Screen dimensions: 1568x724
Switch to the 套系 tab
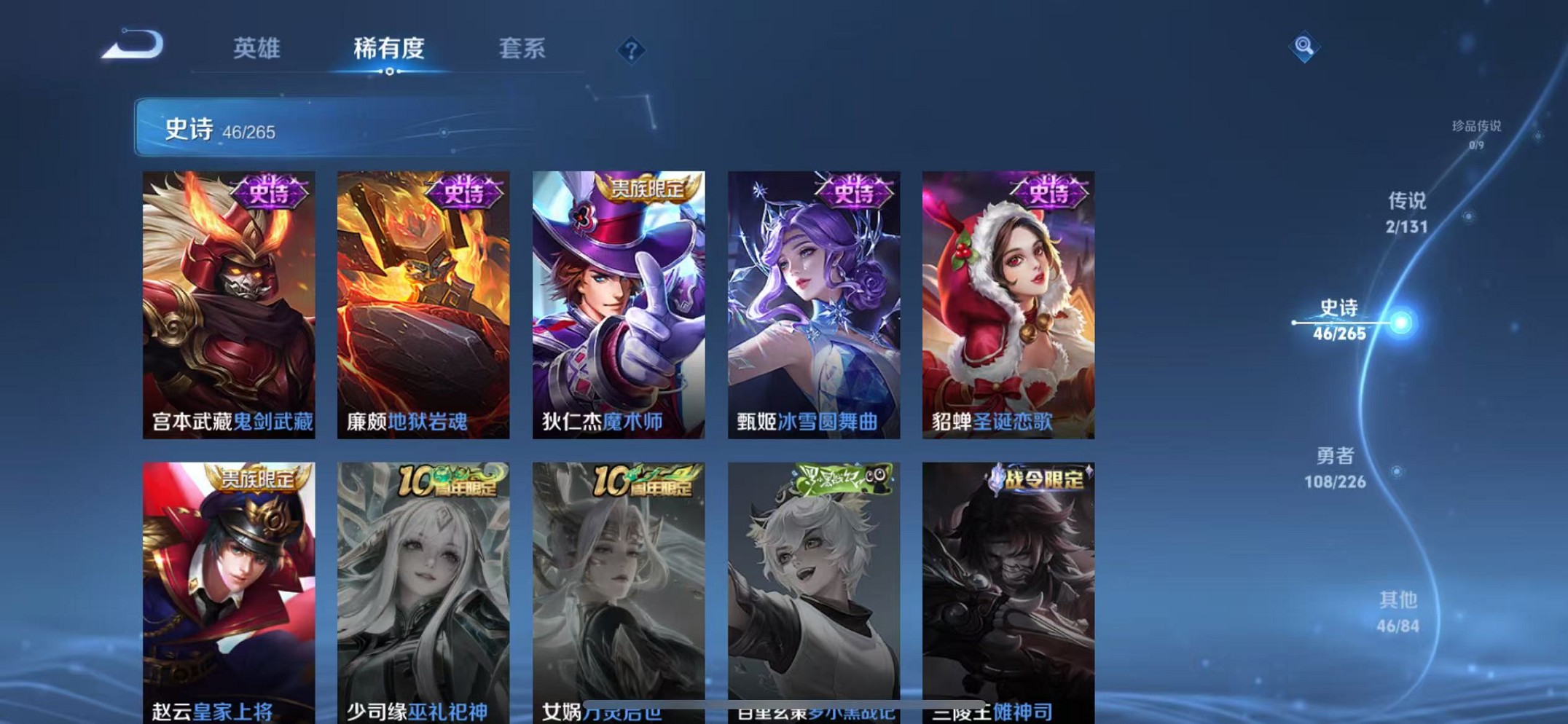click(523, 48)
